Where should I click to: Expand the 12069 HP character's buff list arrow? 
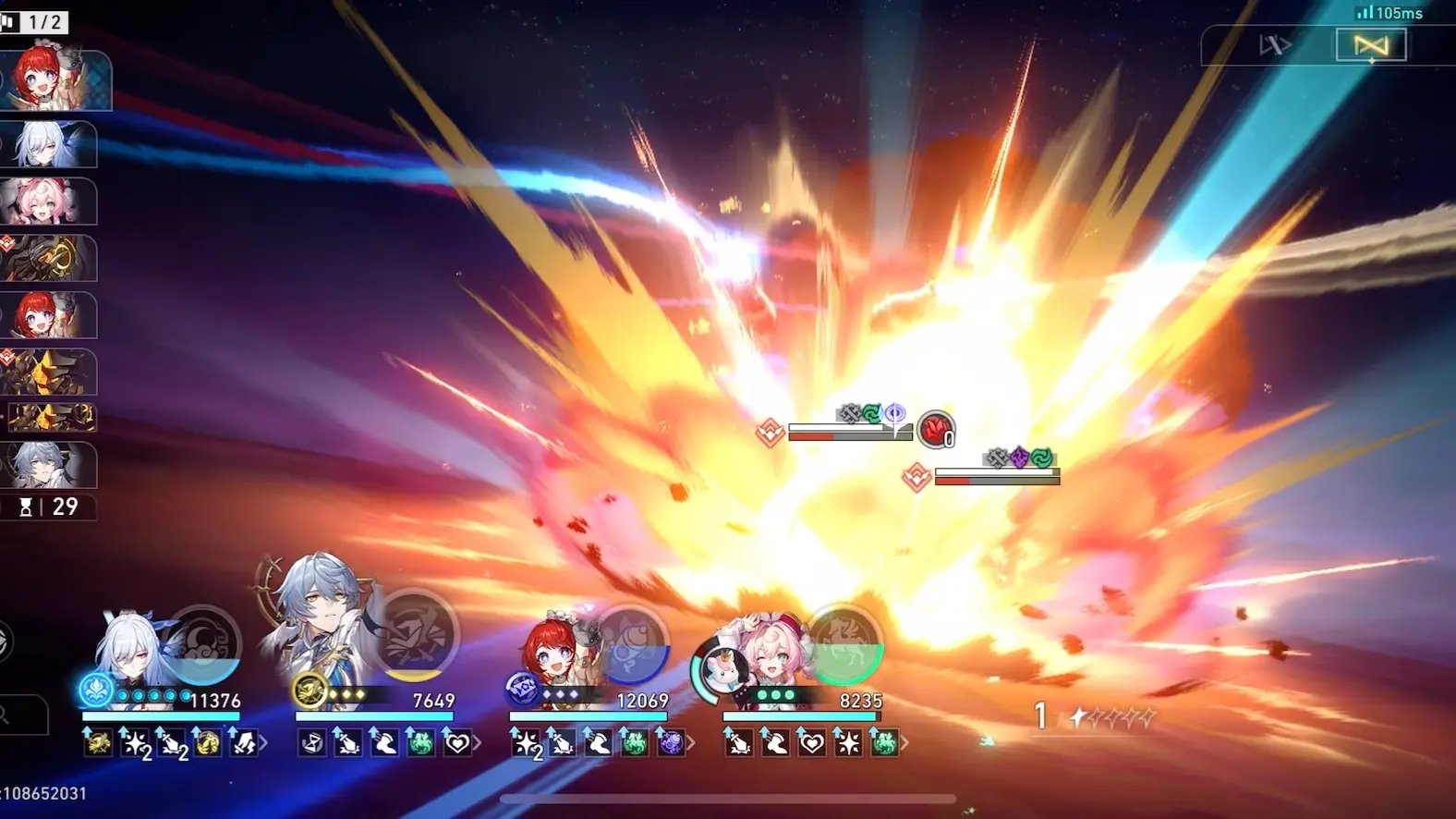[x=691, y=742]
